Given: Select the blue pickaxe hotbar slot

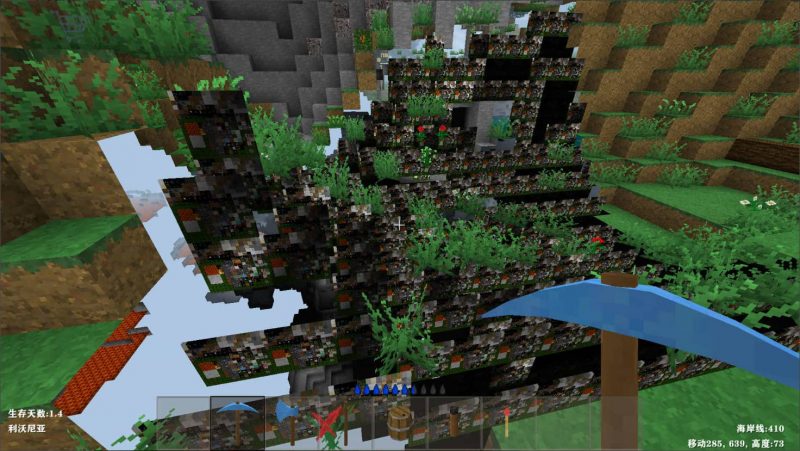Looking at the screenshot, I should (237, 421).
